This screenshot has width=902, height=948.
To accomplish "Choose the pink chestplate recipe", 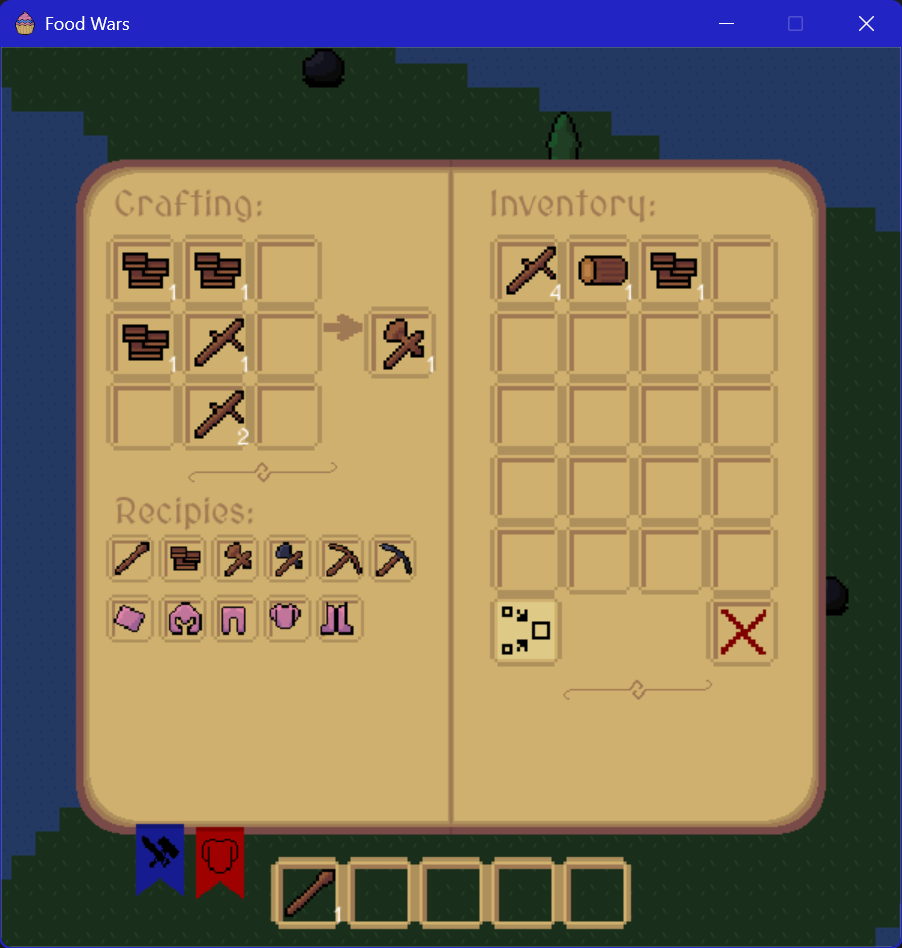I will [x=288, y=619].
